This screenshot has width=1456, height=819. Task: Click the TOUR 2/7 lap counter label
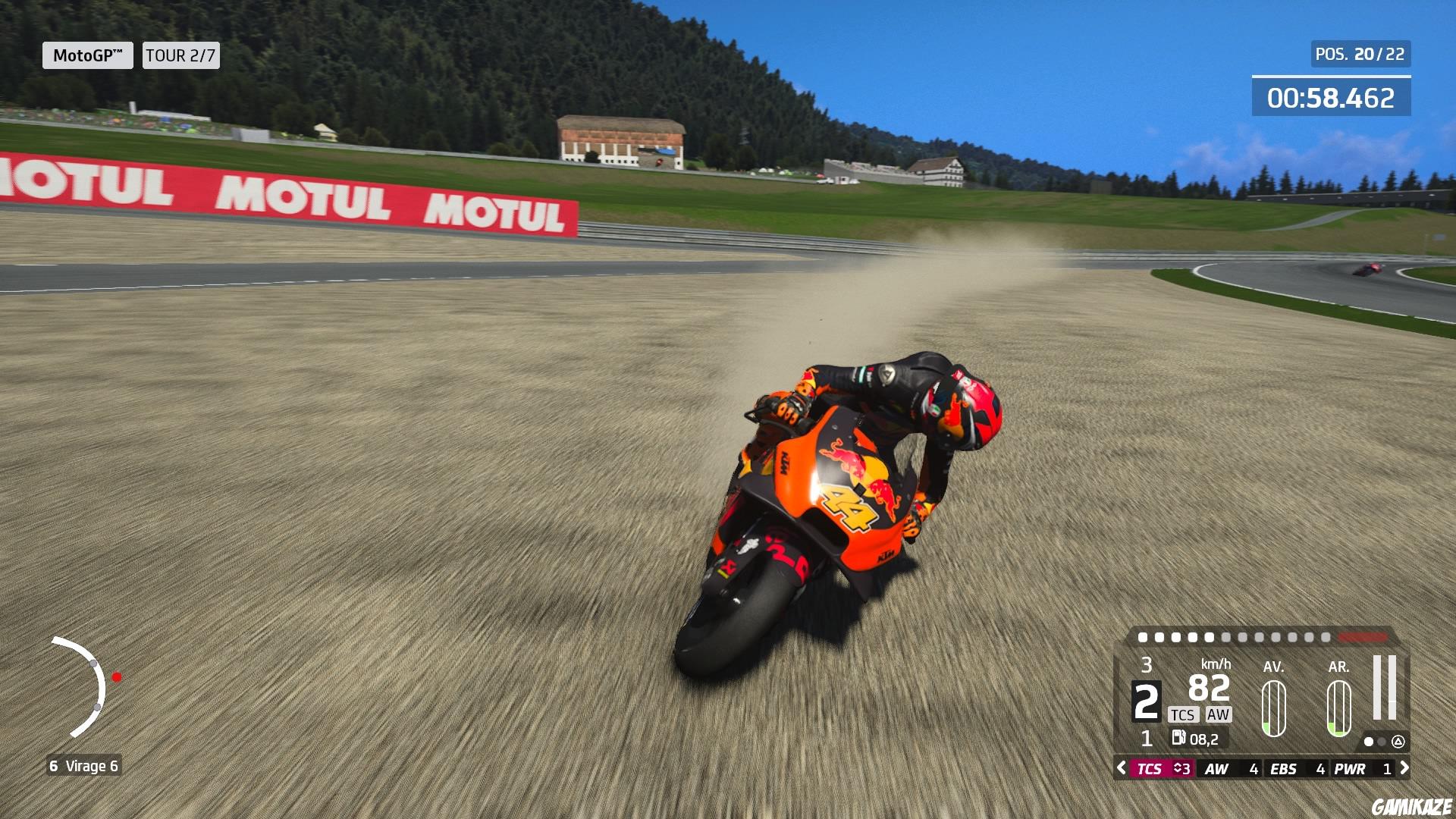point(180,56)
